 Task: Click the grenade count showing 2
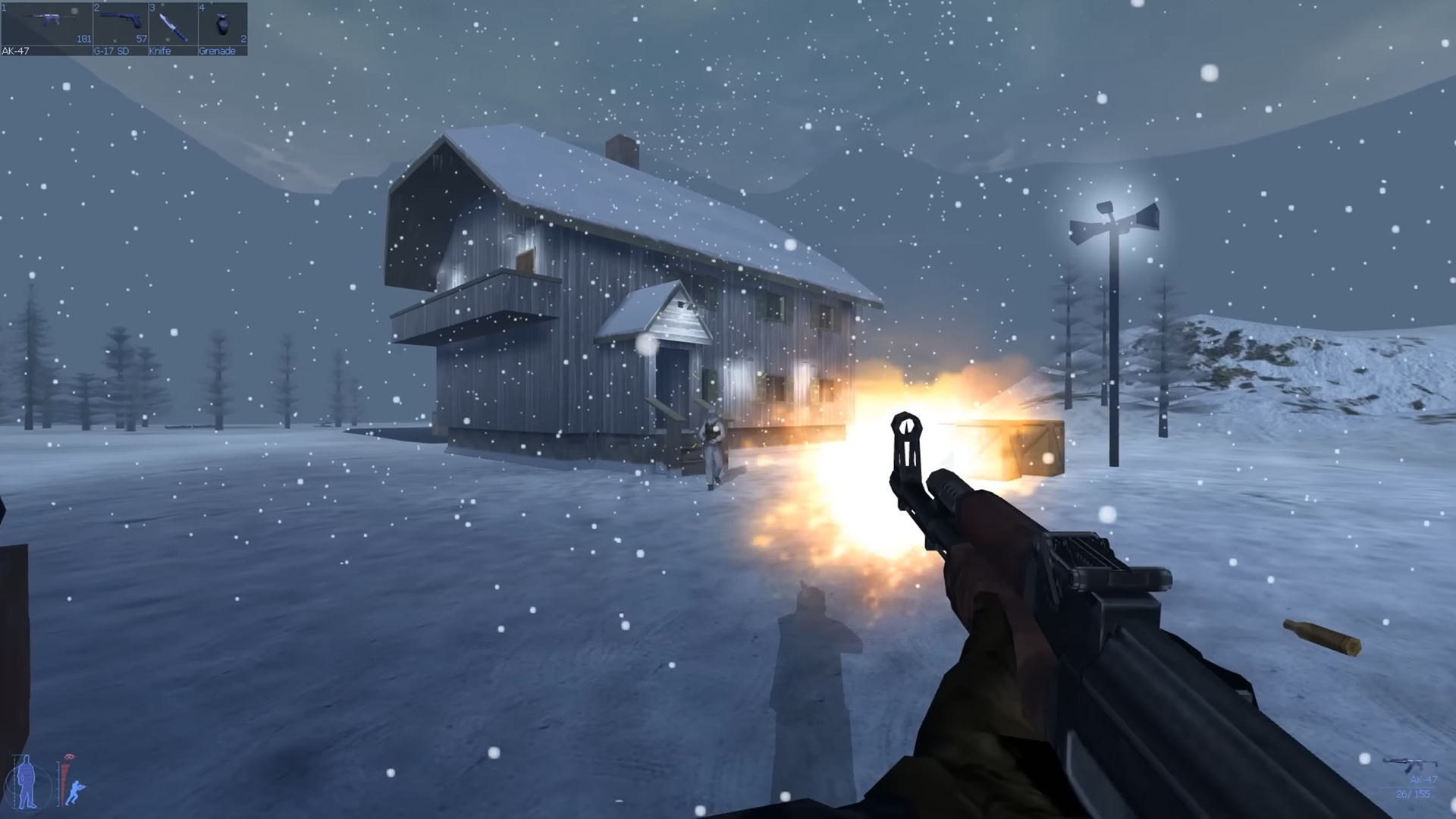tap(244, 39)
